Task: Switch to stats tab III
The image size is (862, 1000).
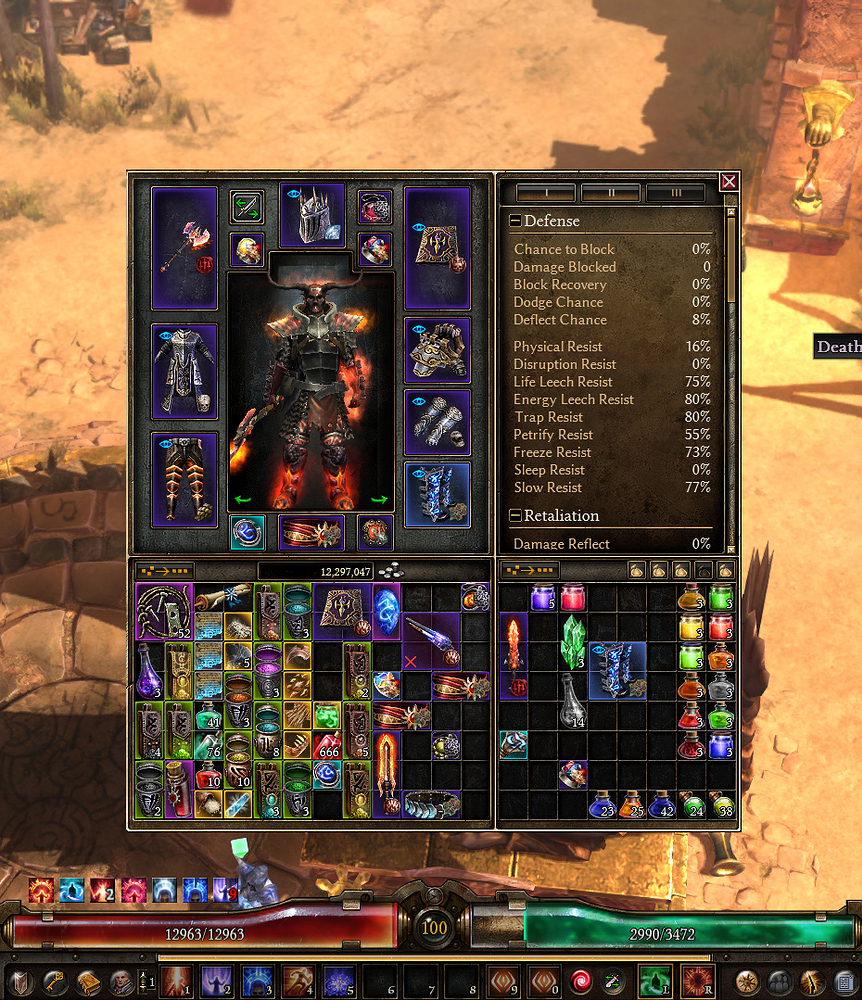Action: coord(675,192)
